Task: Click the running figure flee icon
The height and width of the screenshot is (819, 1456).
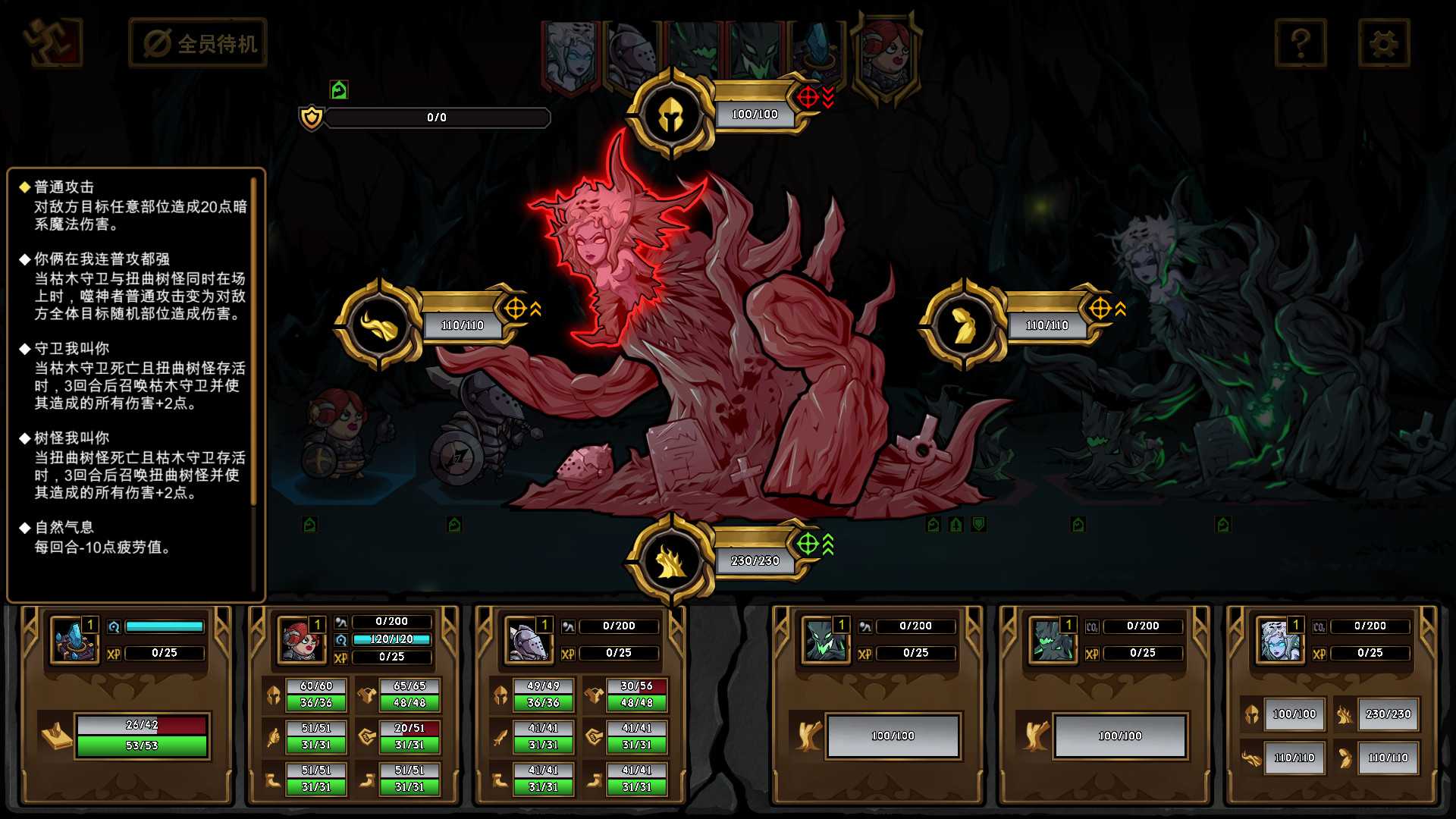Action: coord(52,42)
